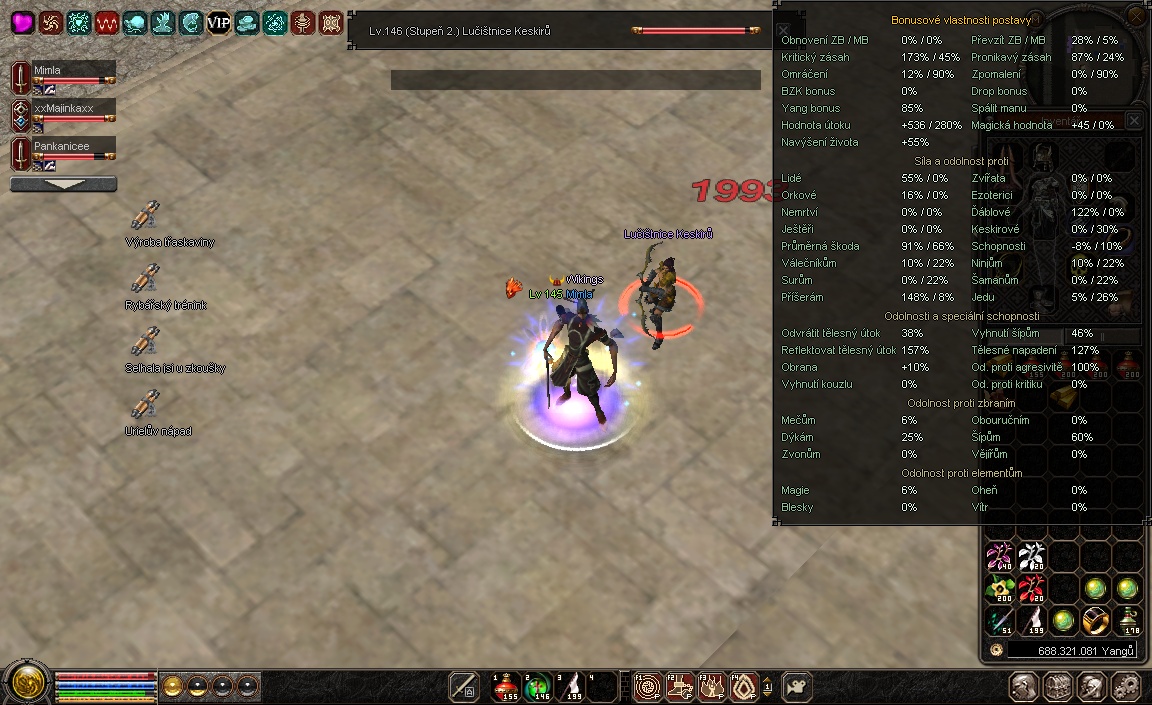
Task: Toggle the camera view button
Action: pyautogui.click(x=798, y=687)
